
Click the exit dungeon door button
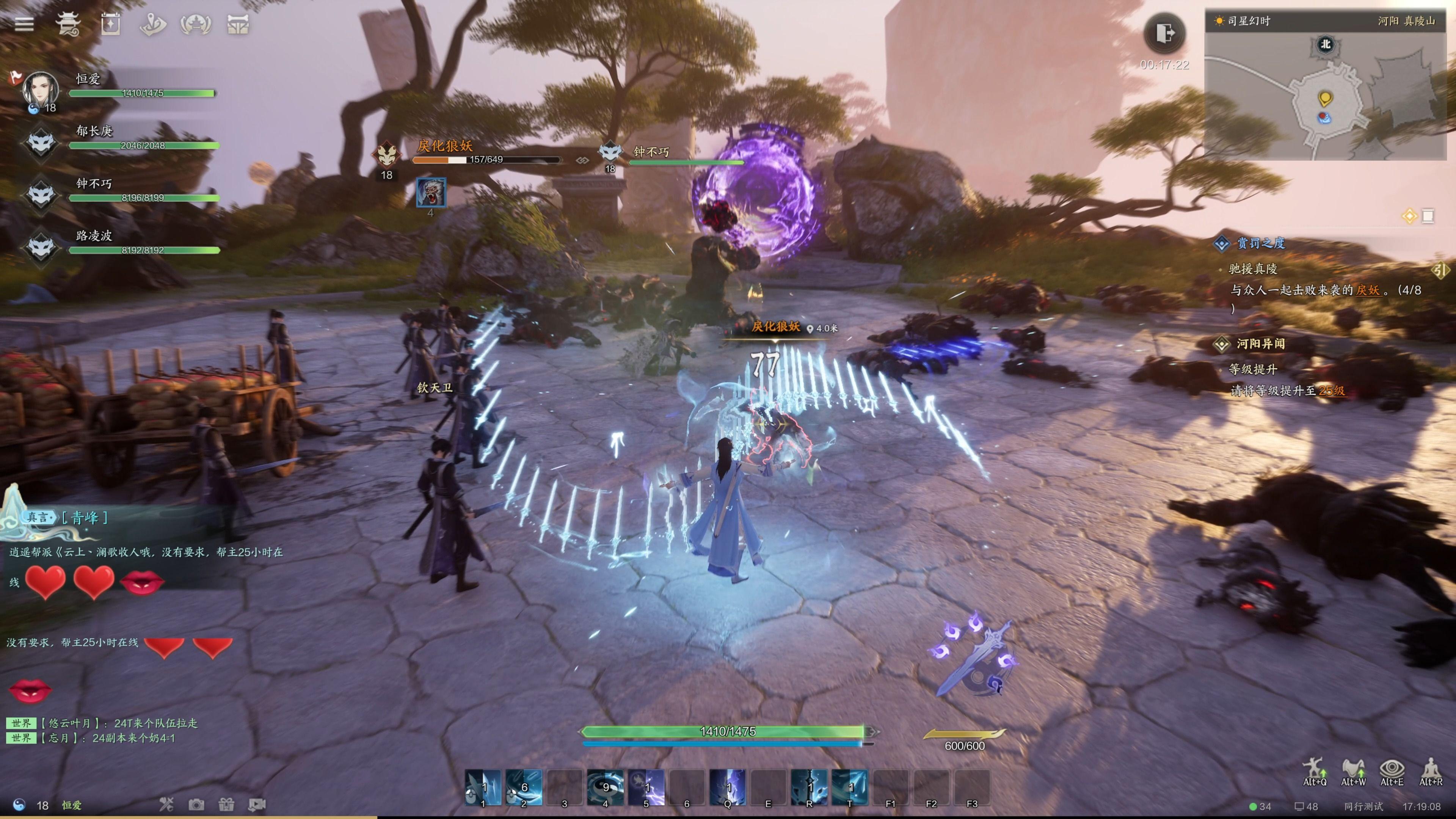pos(1165,33)
